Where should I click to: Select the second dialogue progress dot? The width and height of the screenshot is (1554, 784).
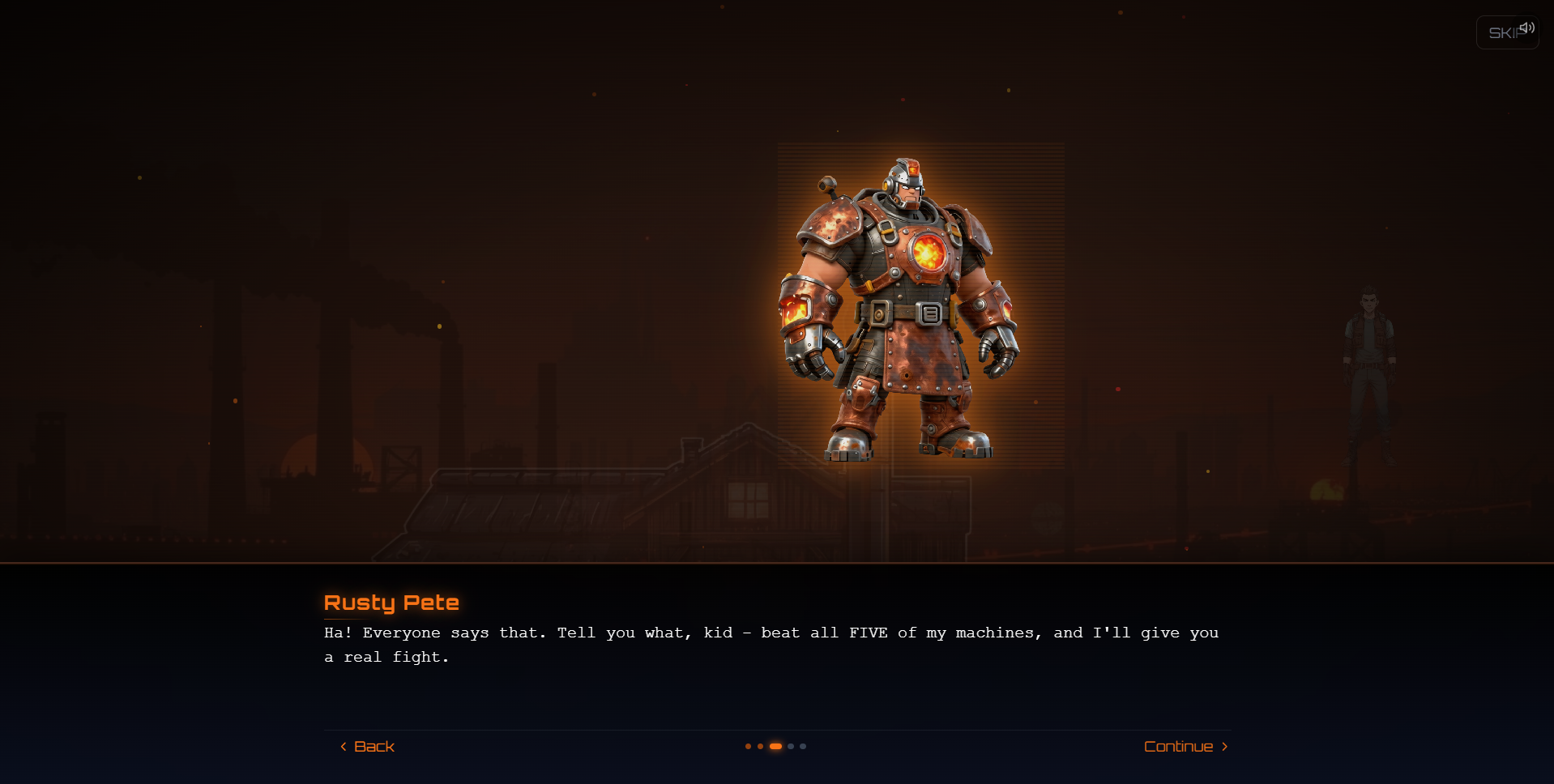(761, 746)
